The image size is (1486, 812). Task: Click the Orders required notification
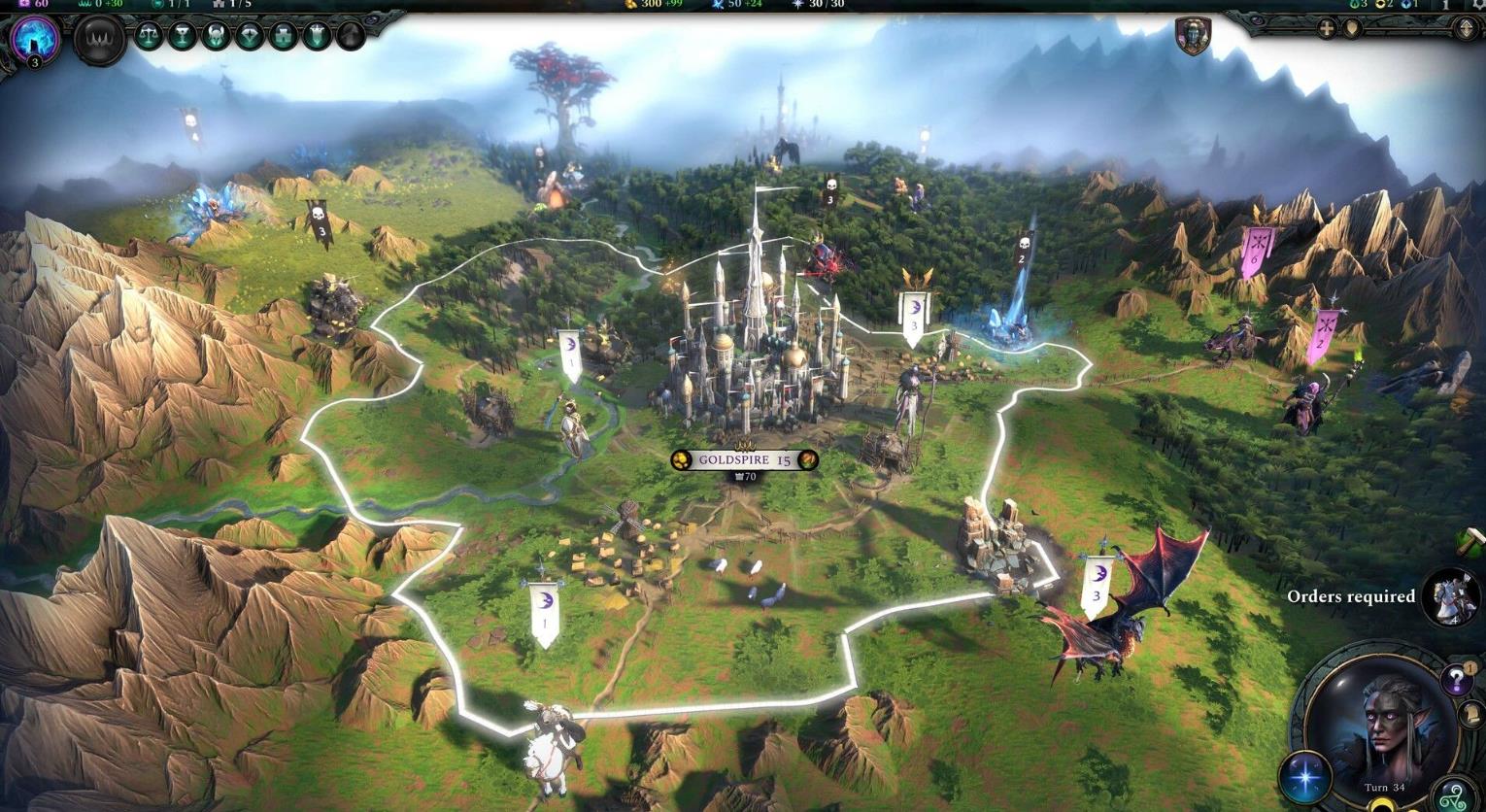click(x=1350, y=597)
